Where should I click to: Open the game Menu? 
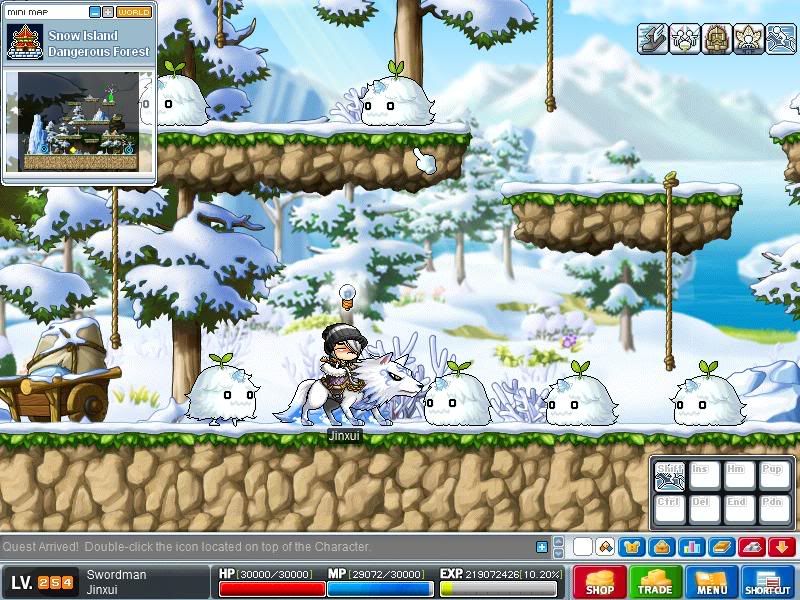click(712, 582)
